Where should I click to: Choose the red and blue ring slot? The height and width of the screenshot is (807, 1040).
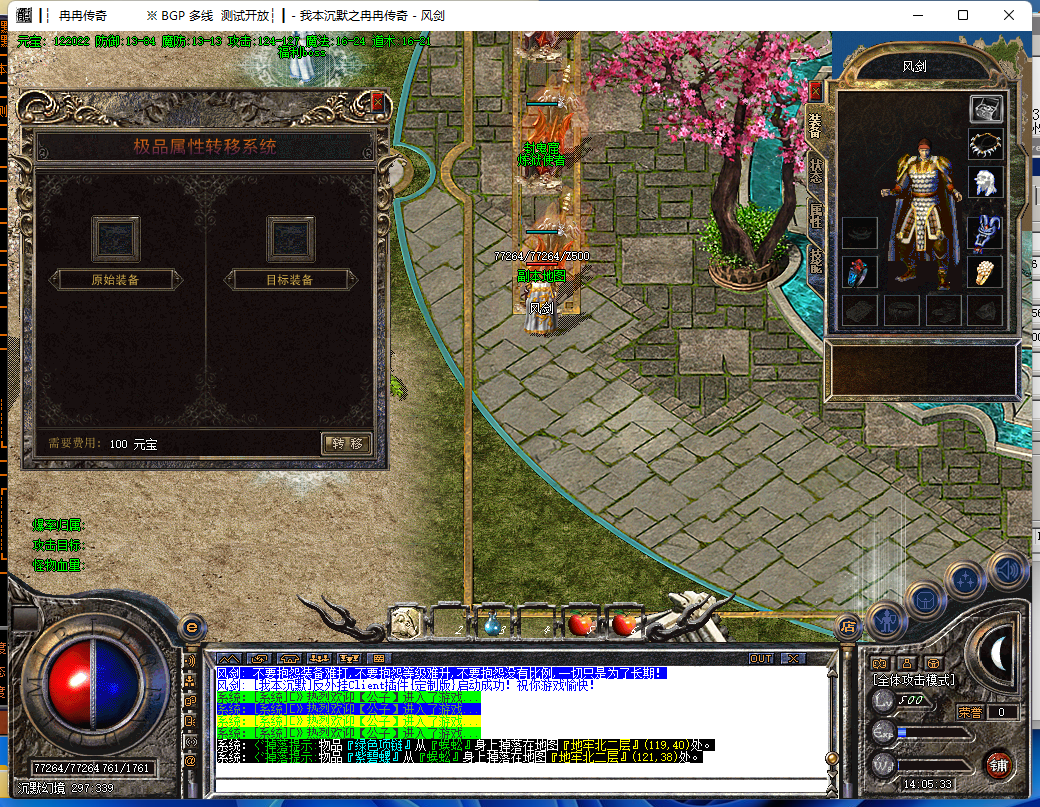859,272
